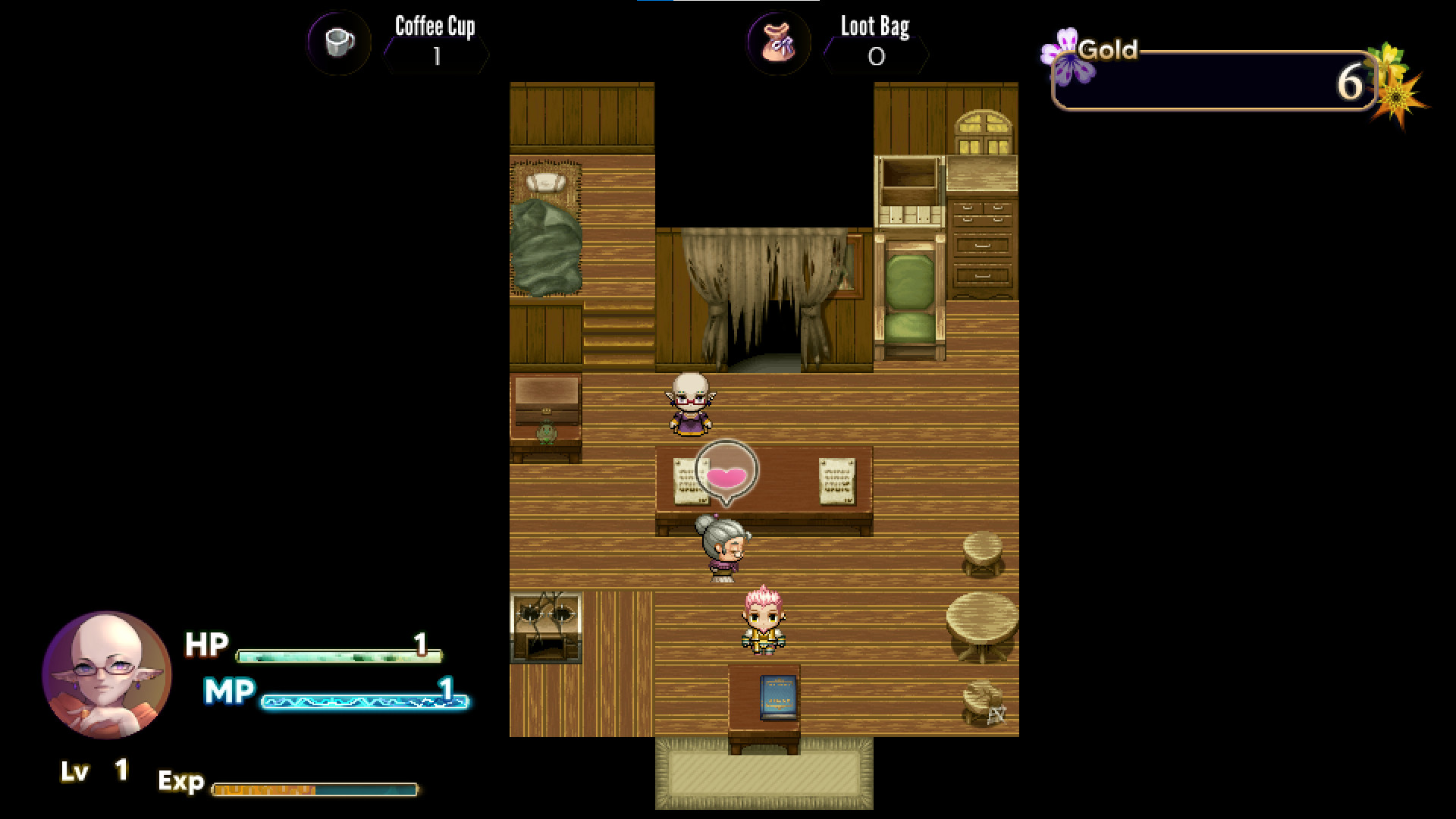Image resolution: width=1456 pixels, height=819 pixels.
Task: Click the Coffee Cup item icon
Action: pos(338,43)
